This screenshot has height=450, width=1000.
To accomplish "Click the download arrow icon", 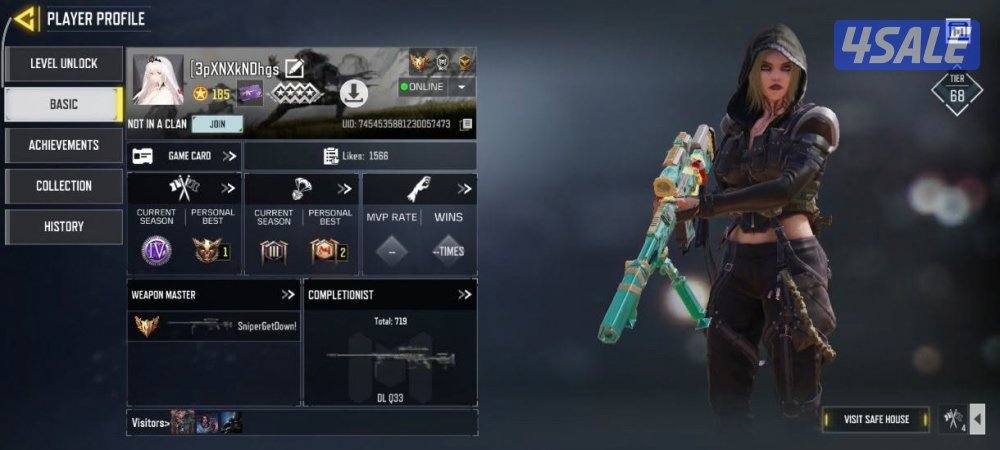I will pos(354,94).
